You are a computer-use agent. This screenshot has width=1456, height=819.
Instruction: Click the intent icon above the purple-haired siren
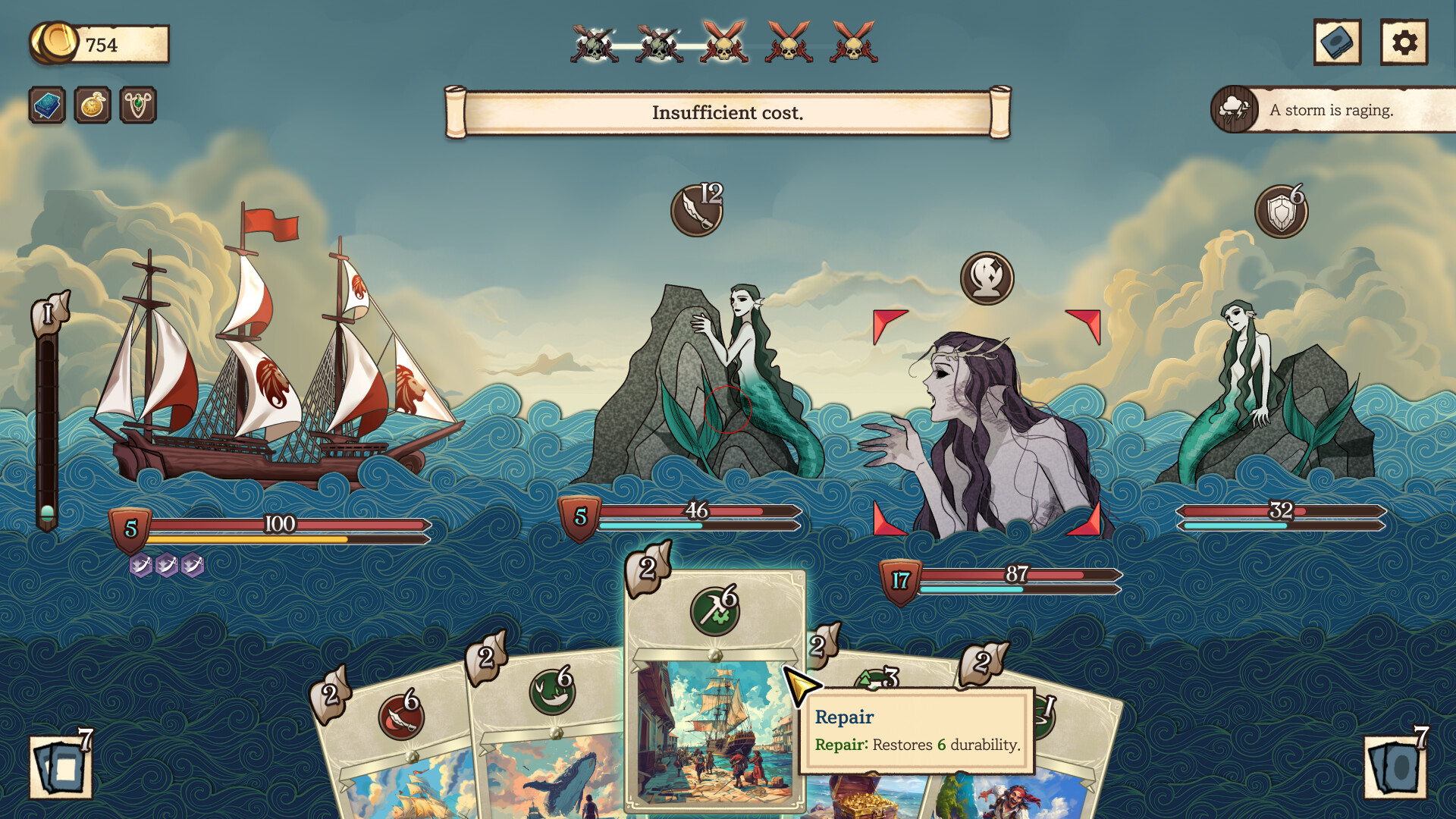click(987, 278)
